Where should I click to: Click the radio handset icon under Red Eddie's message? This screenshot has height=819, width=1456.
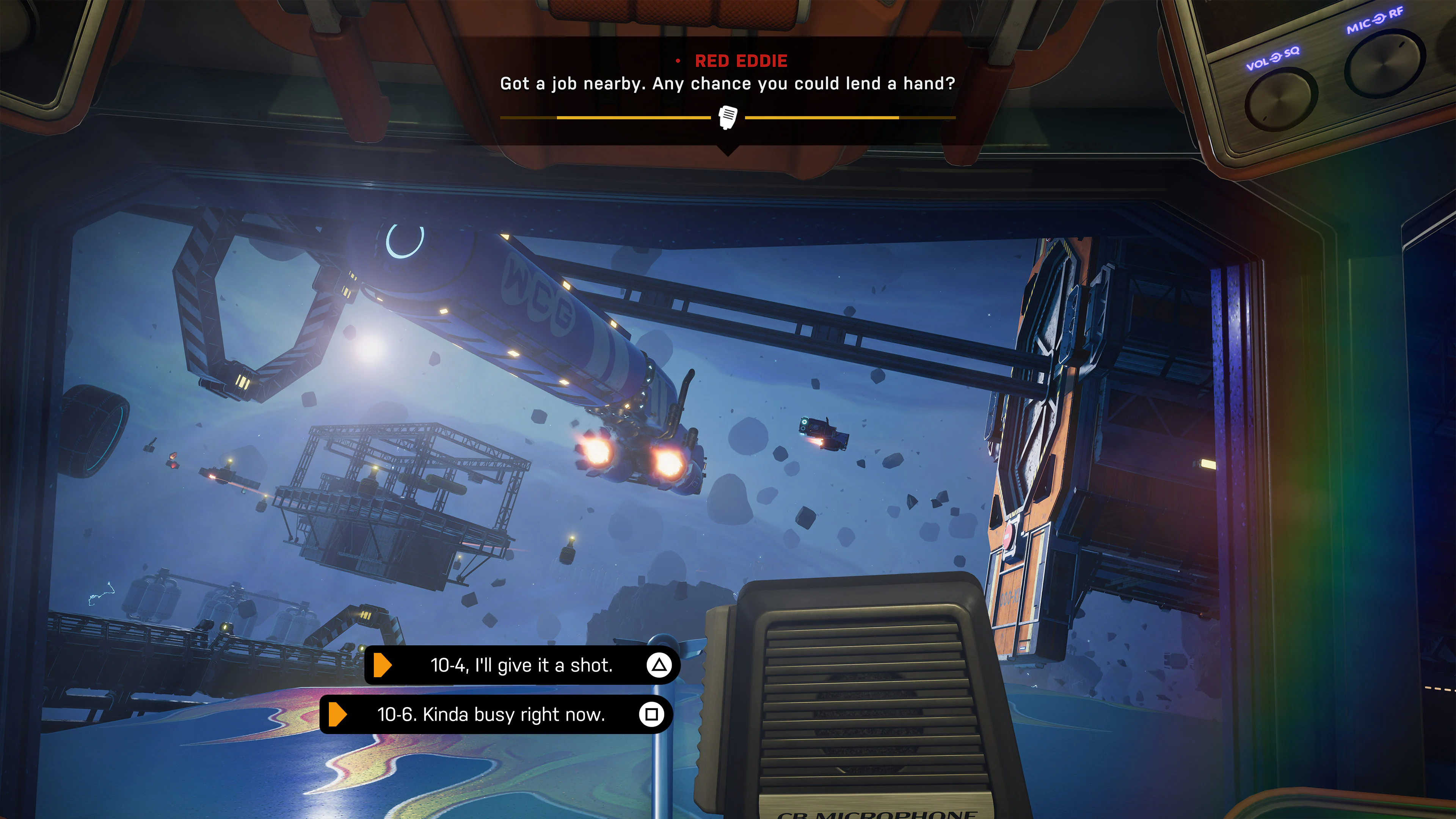[x=728, y=118]
